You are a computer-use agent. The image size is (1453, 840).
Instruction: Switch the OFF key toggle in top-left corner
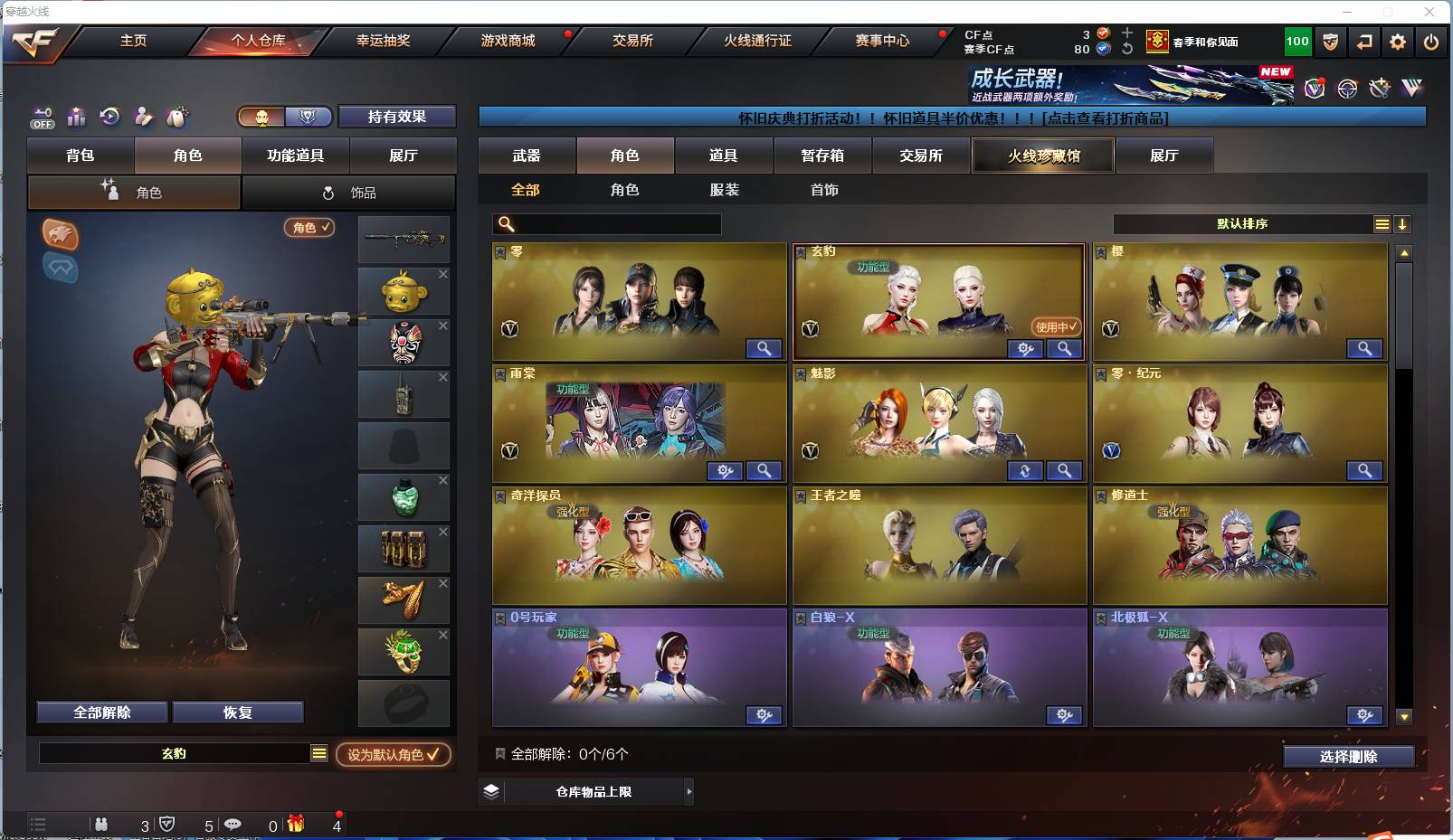(x=42, y=116)
